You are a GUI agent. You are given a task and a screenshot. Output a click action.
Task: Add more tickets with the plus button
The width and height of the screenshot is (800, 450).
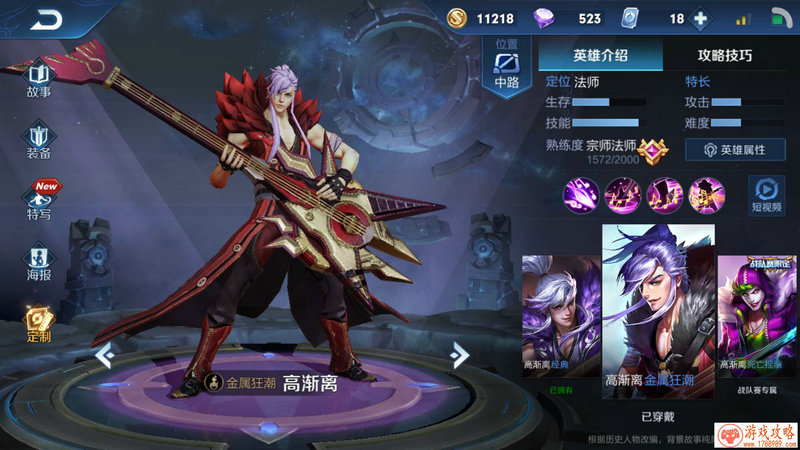coord(700,19)
